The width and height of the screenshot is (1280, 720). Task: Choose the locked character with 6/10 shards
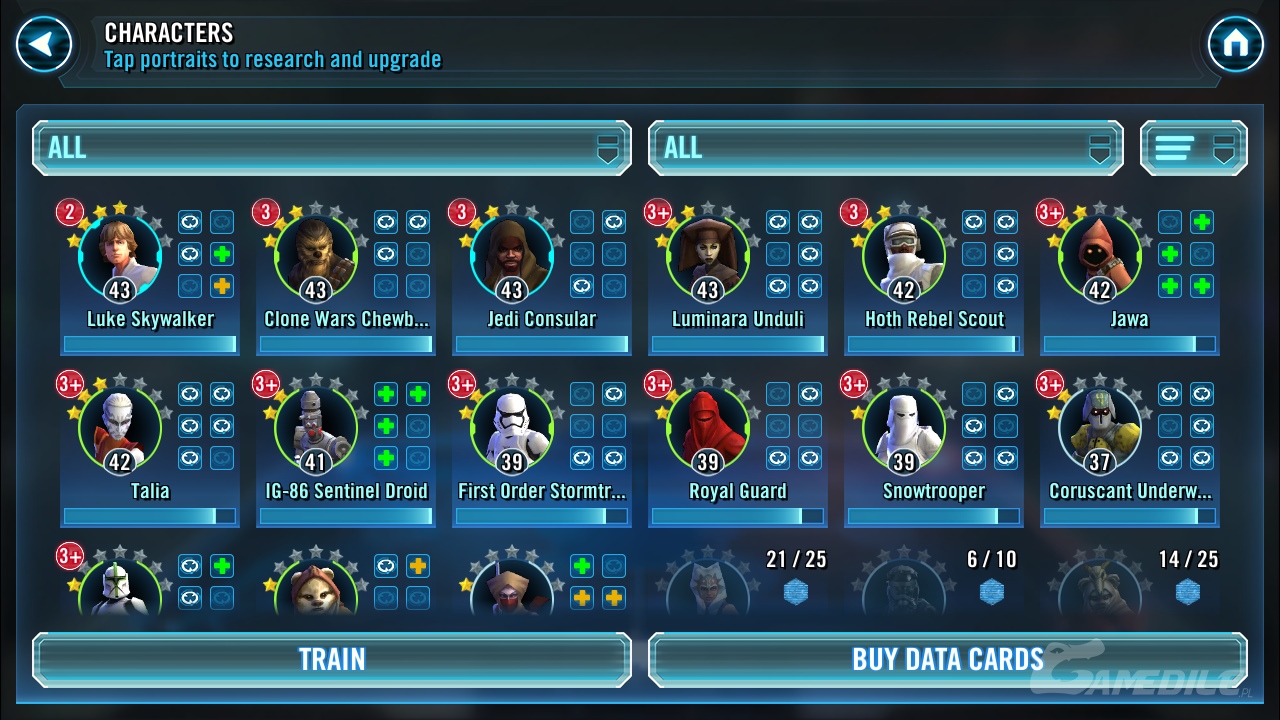pos(904,587)
